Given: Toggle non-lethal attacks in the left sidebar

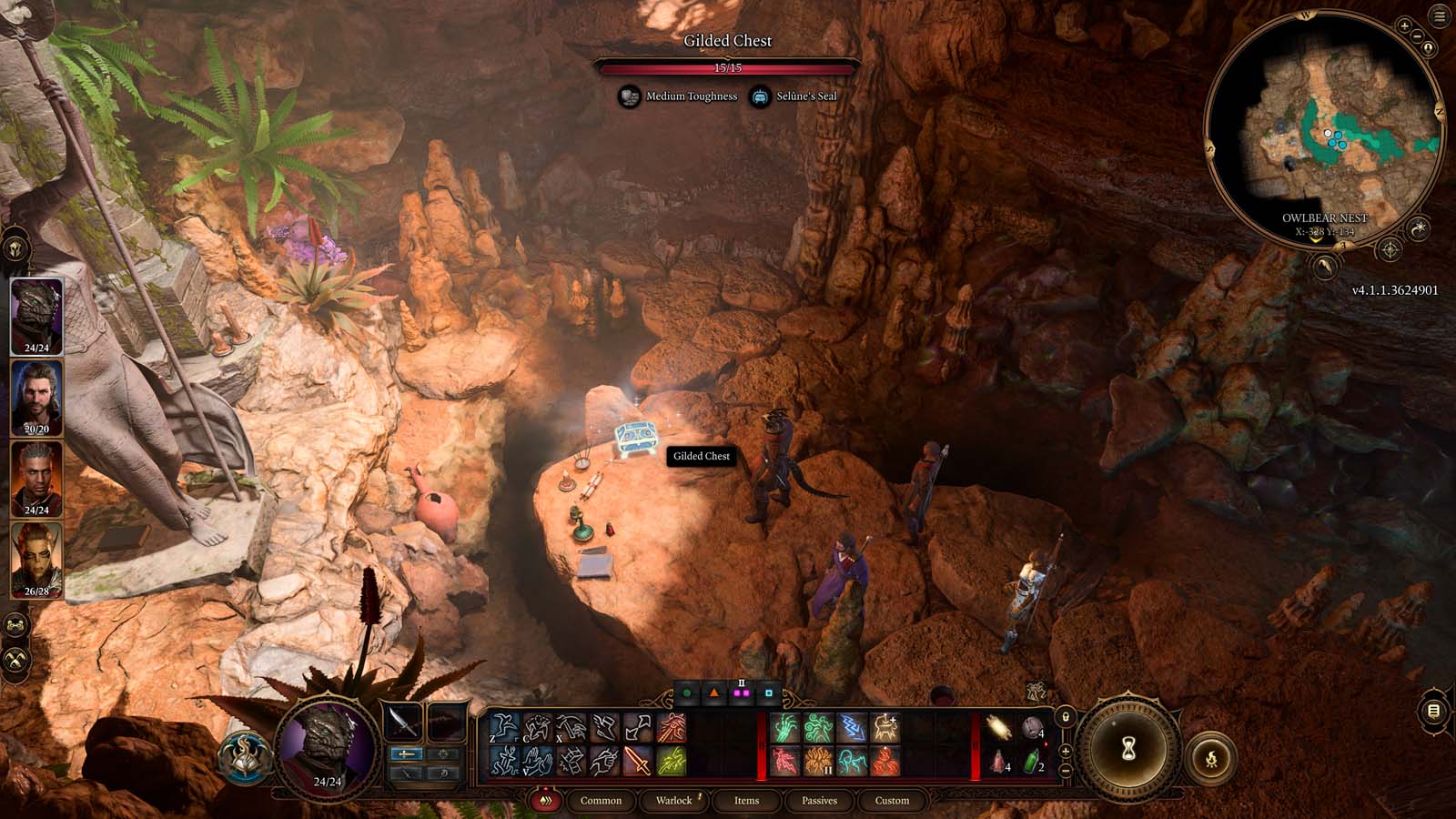Looking at the screenshot, I should [x=15, y=660].
